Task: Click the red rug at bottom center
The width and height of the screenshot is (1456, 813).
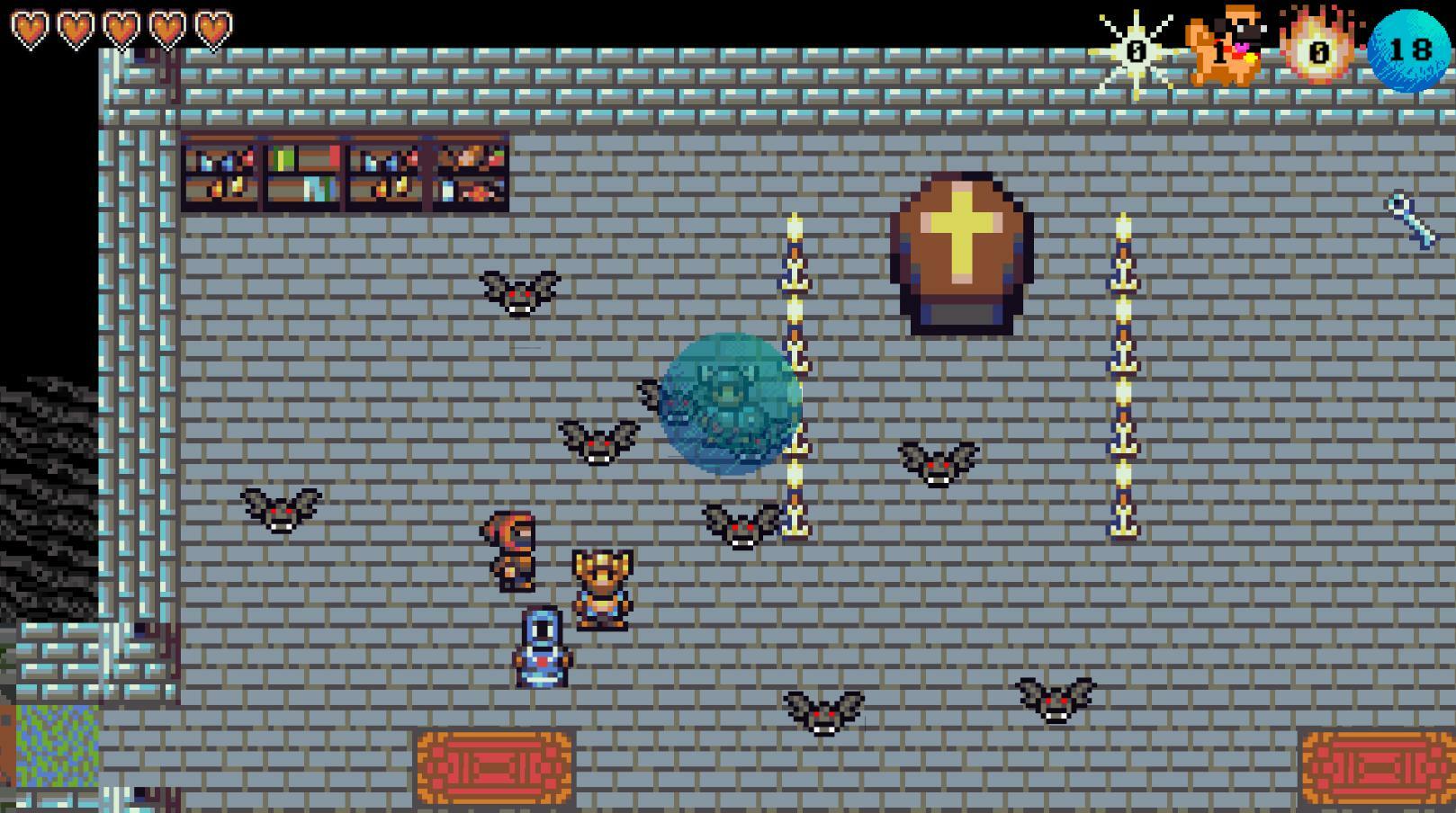Action: [493, 769]
